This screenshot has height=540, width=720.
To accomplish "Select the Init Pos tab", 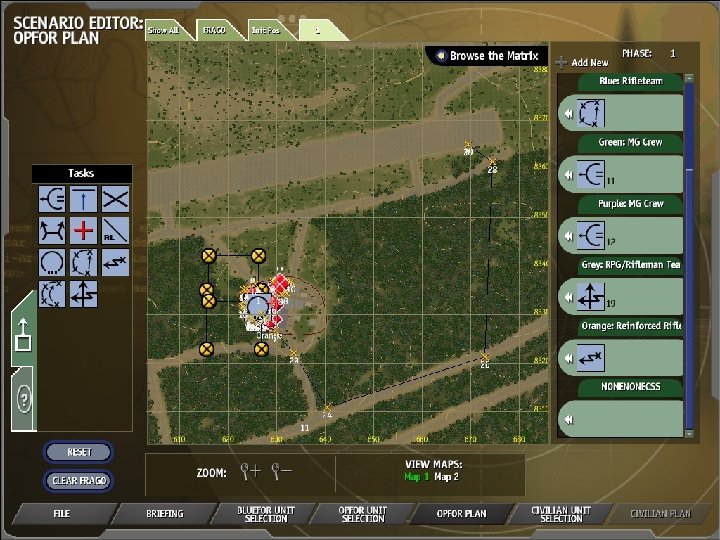I will click(x=265, y=30).
